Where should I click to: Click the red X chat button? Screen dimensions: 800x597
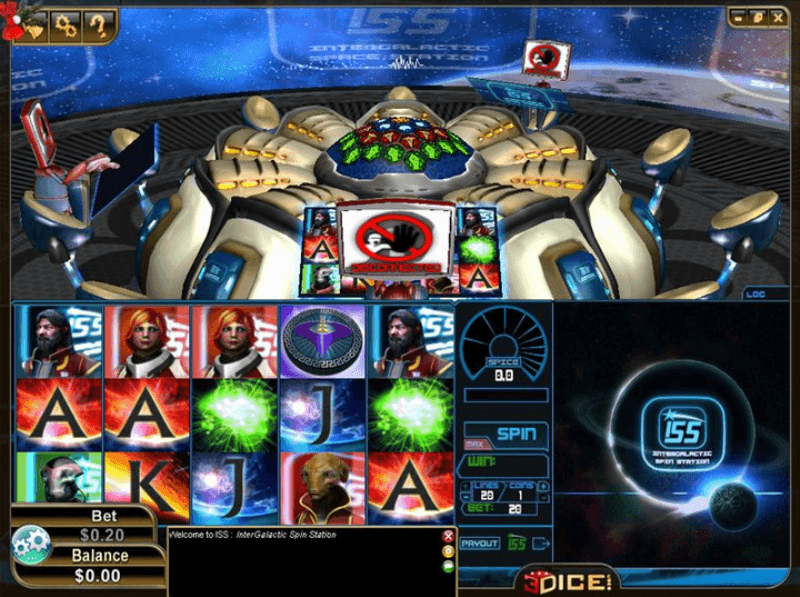(447, 536)
